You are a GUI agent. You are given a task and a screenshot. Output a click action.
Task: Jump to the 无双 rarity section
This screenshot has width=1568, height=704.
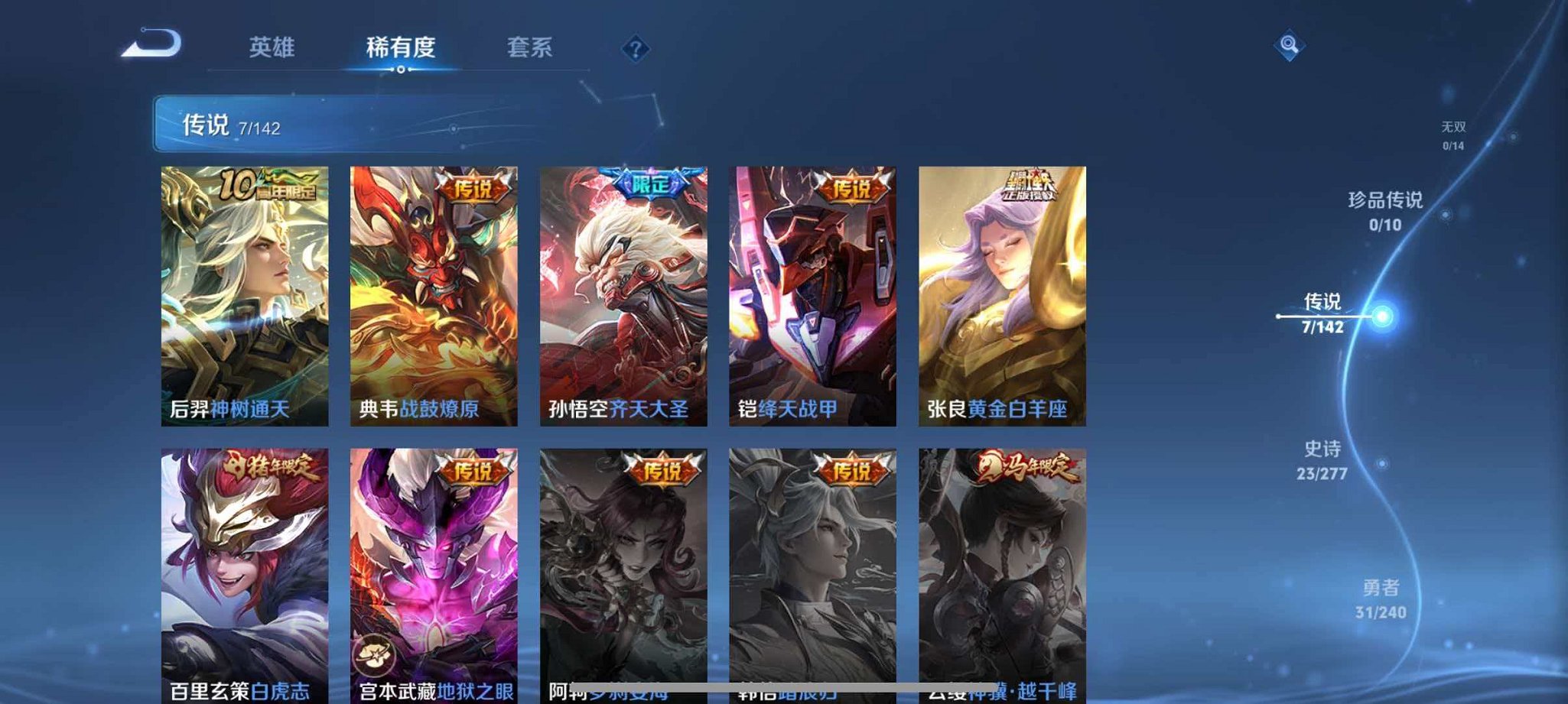click(1453, 135)
